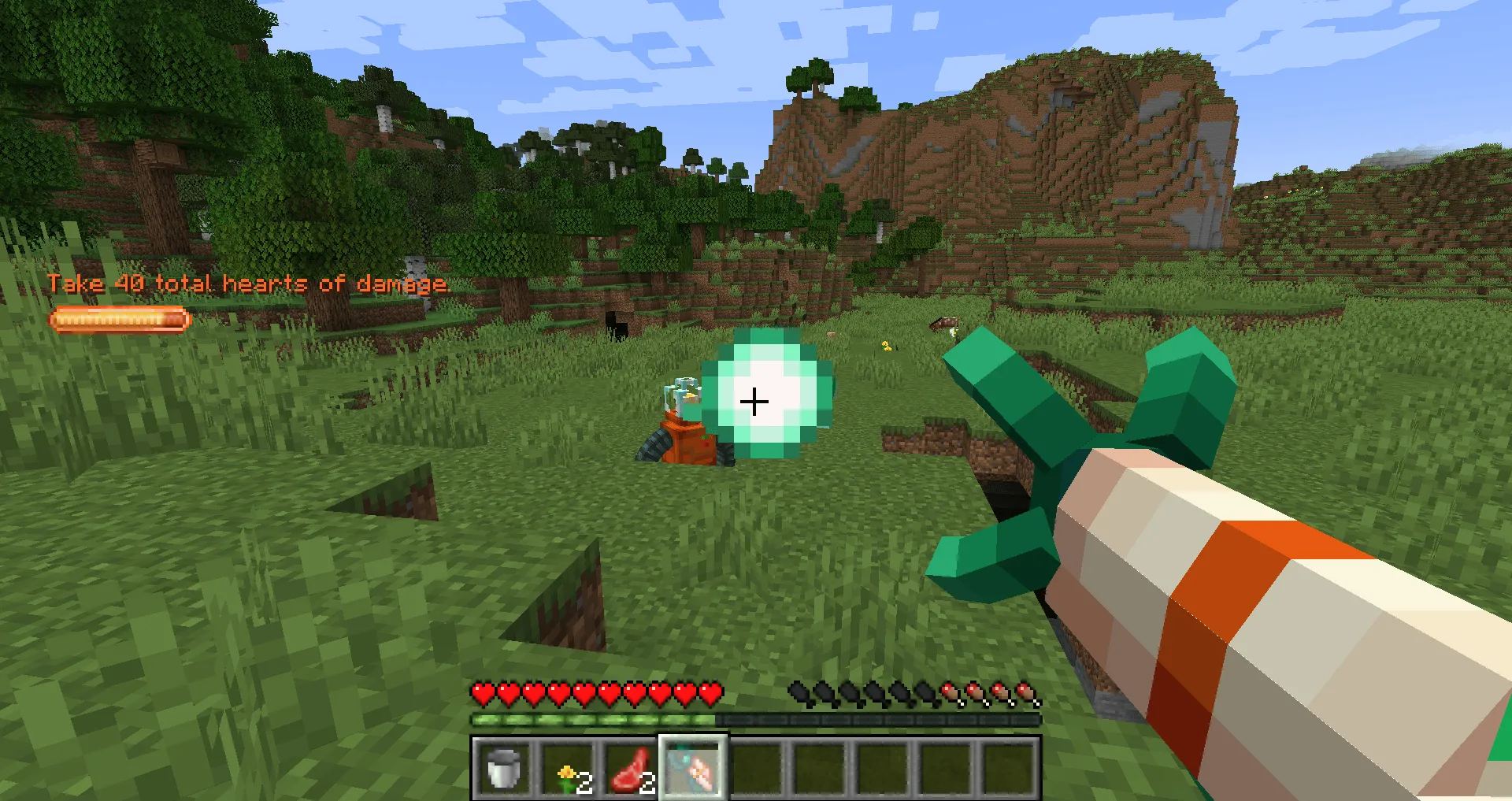This screenshot has height=801, width=1512.
Task: Click the orange quest progress bar
Action: tap(118, 318)
